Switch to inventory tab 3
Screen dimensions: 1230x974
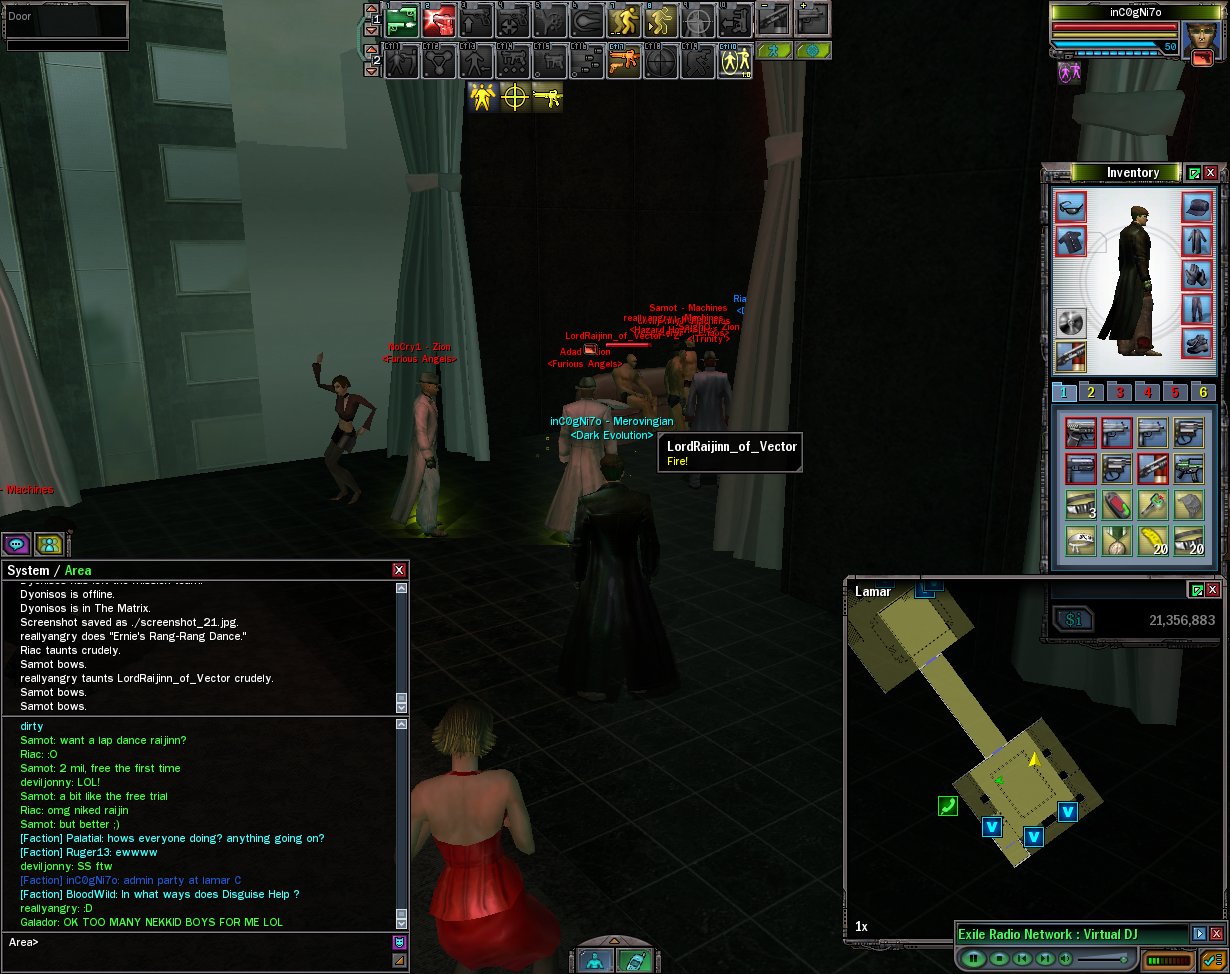point(1120,393)
